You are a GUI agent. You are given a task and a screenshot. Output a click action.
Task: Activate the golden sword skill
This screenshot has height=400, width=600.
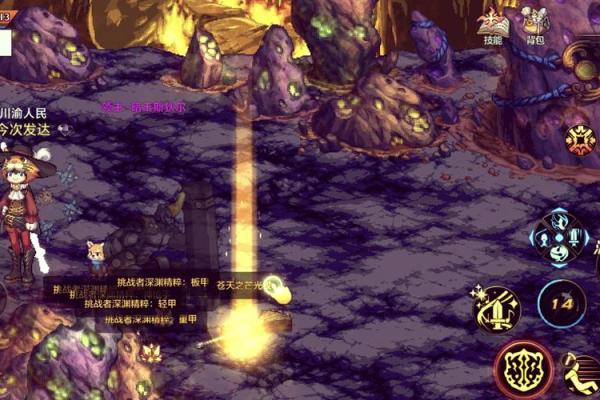tap(497, 309)
